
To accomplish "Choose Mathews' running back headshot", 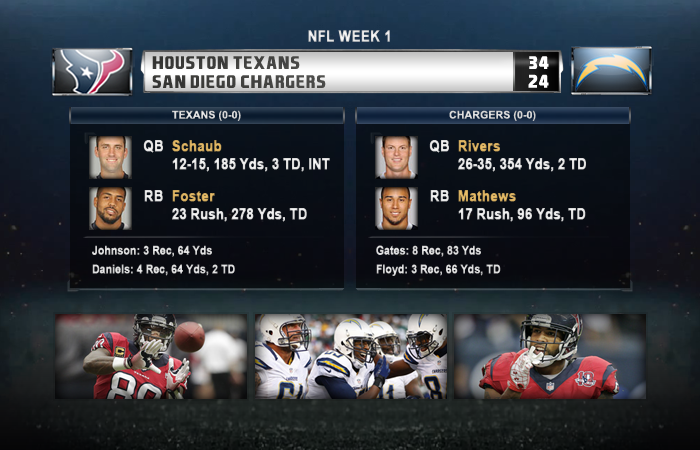I will [396, 207].
